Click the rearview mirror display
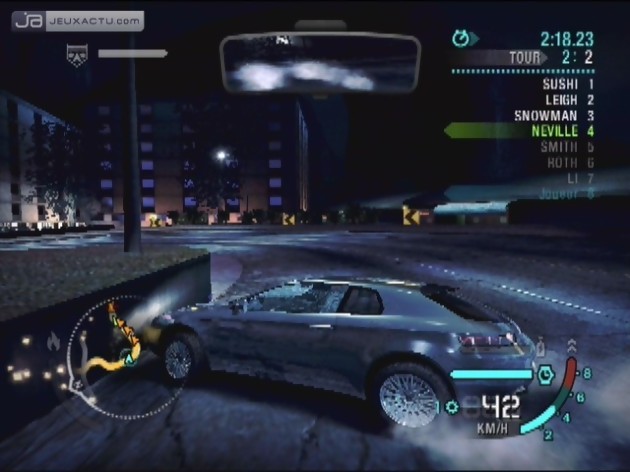This screenshot has width=630, height=472. [x=320, y=64]
